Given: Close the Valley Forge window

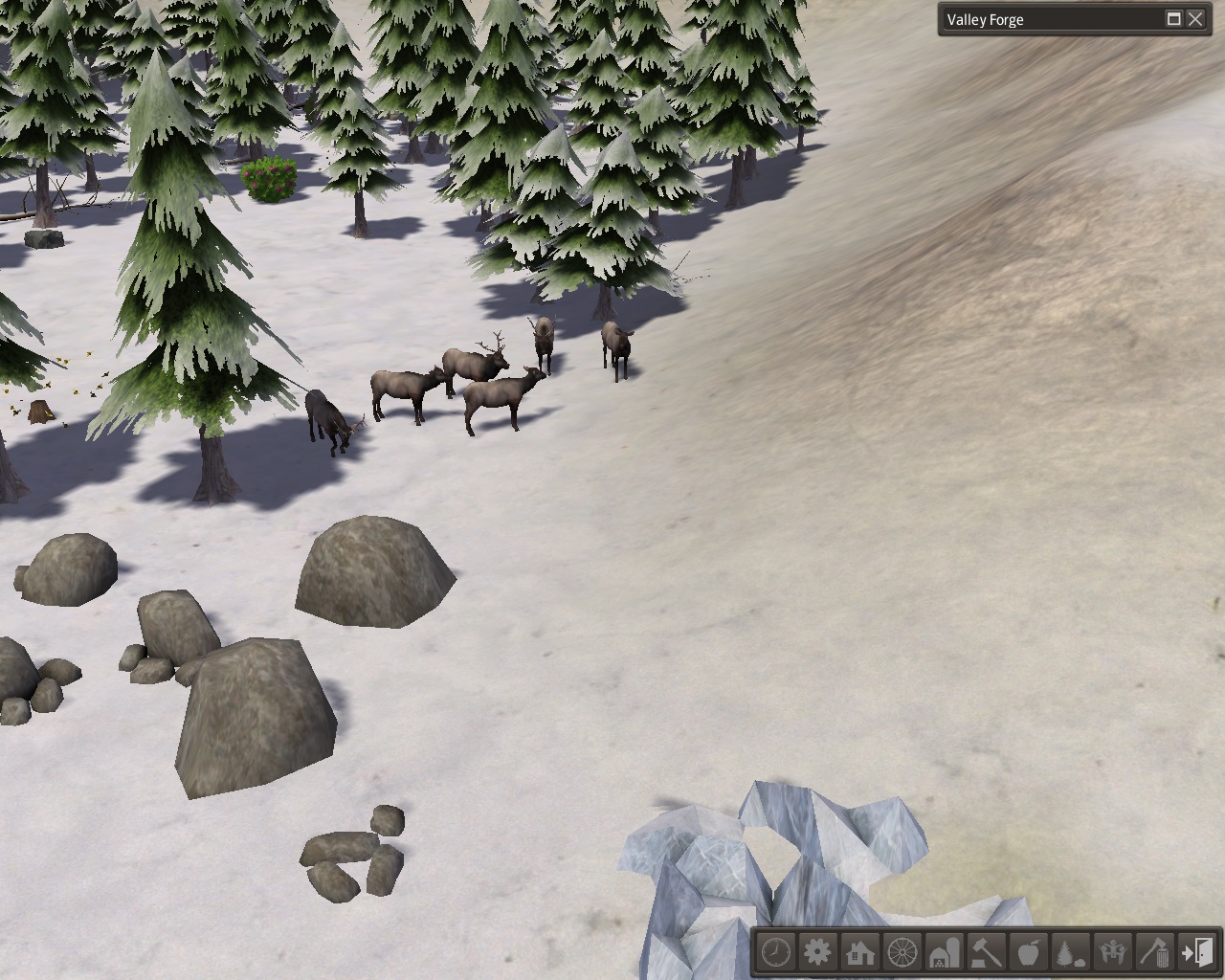Looking at the screenshot, I should (1195, 19).
